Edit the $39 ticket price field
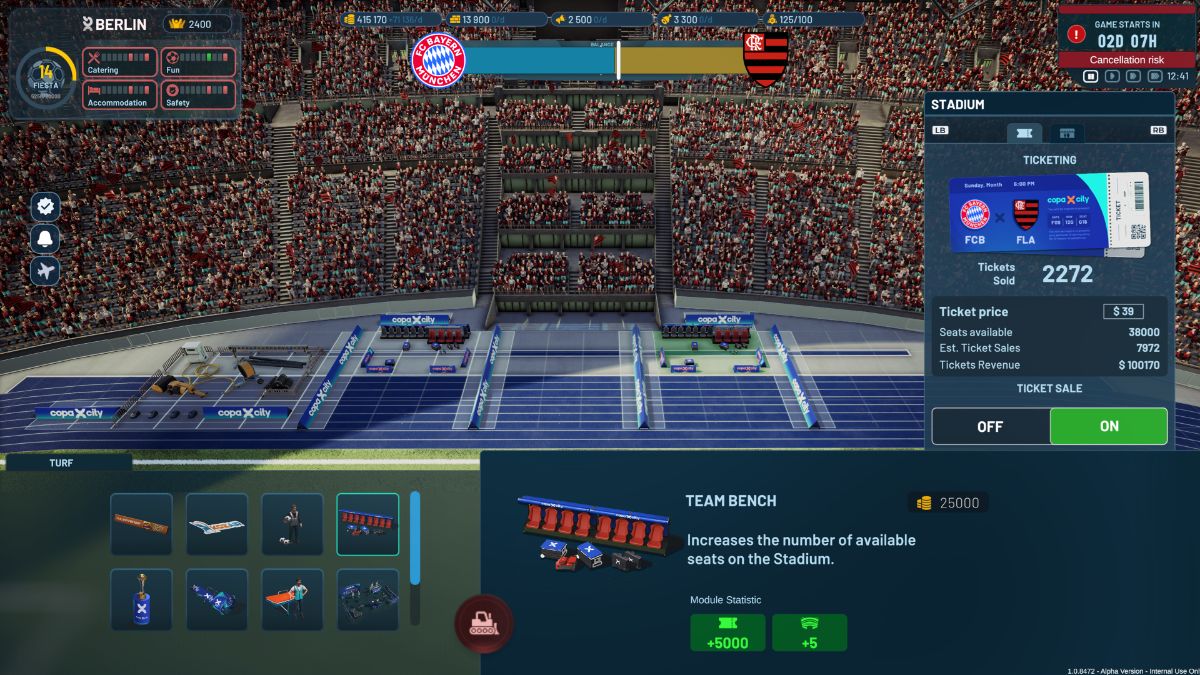The height and width of the screenshot is (675, 1200). click(1123, 312)
